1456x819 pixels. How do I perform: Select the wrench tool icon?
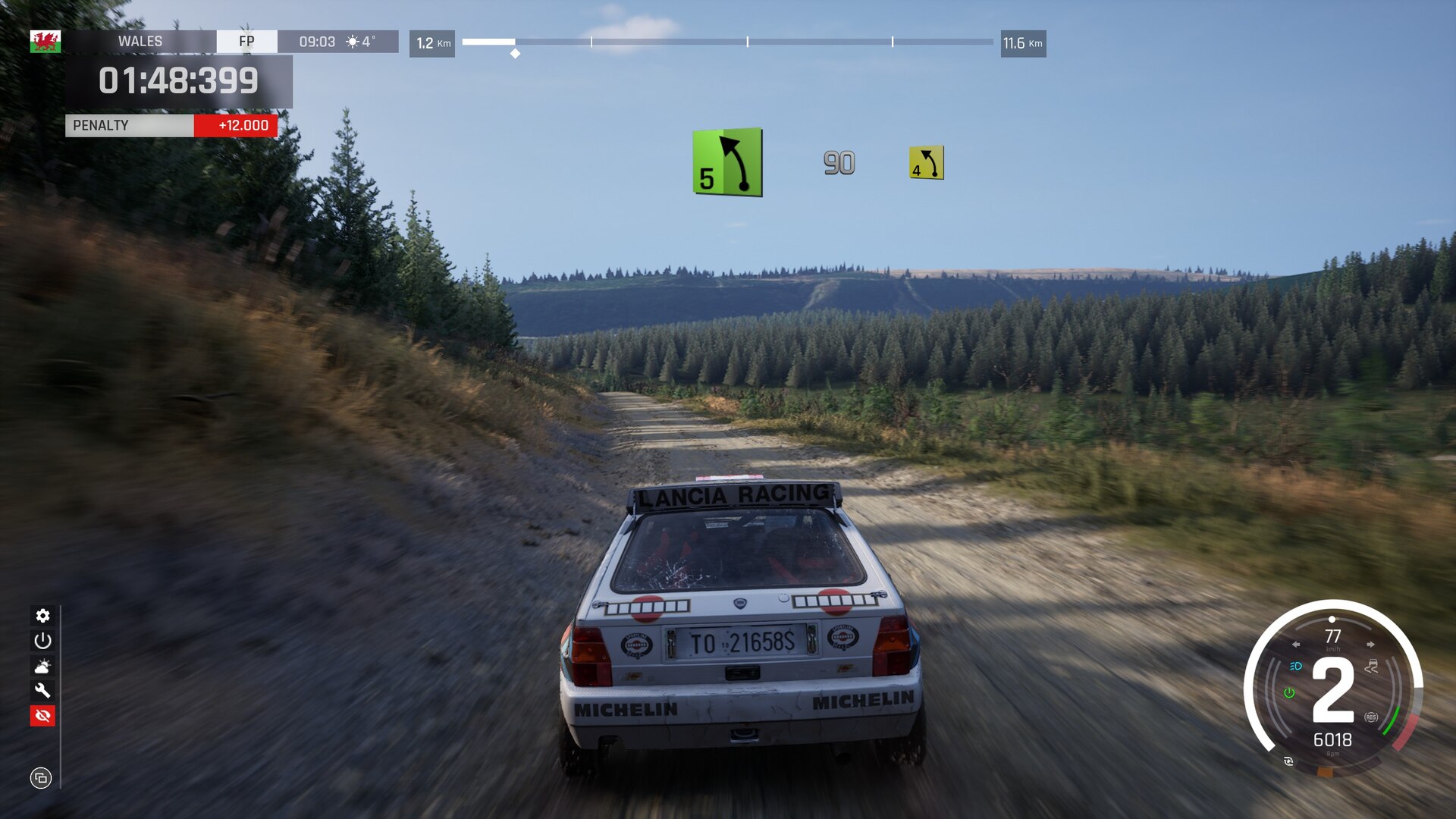pos(42,690)
